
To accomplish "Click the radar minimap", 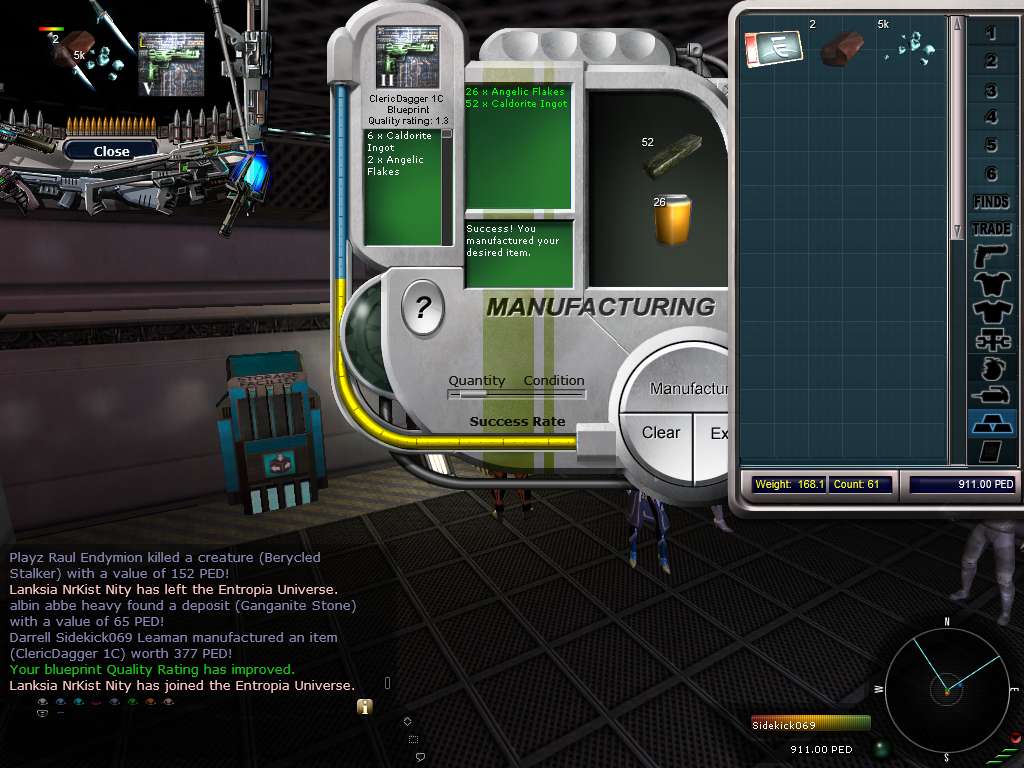I will [947, 688].
